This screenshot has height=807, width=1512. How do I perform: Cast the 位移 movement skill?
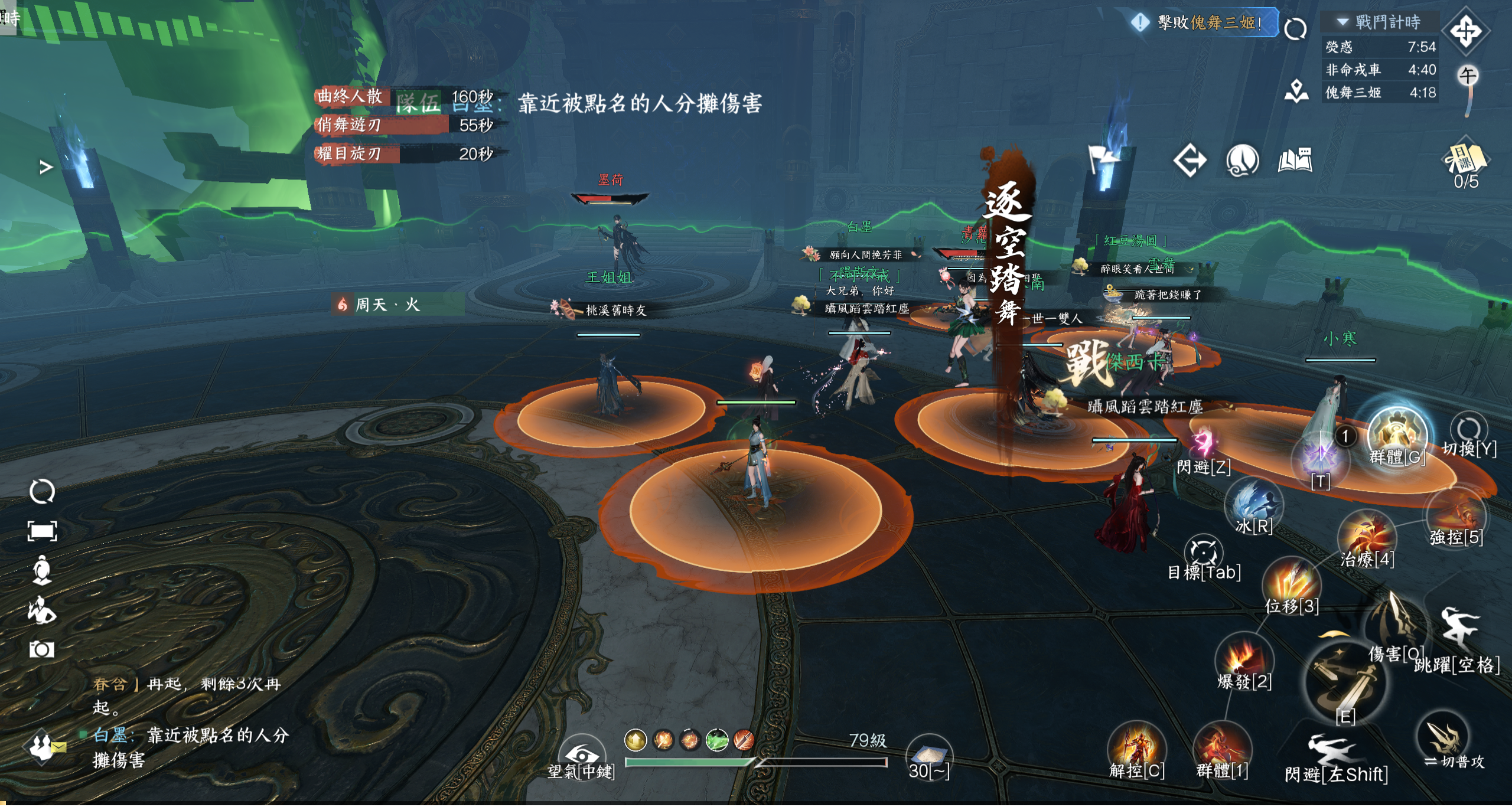(1291, 583)
